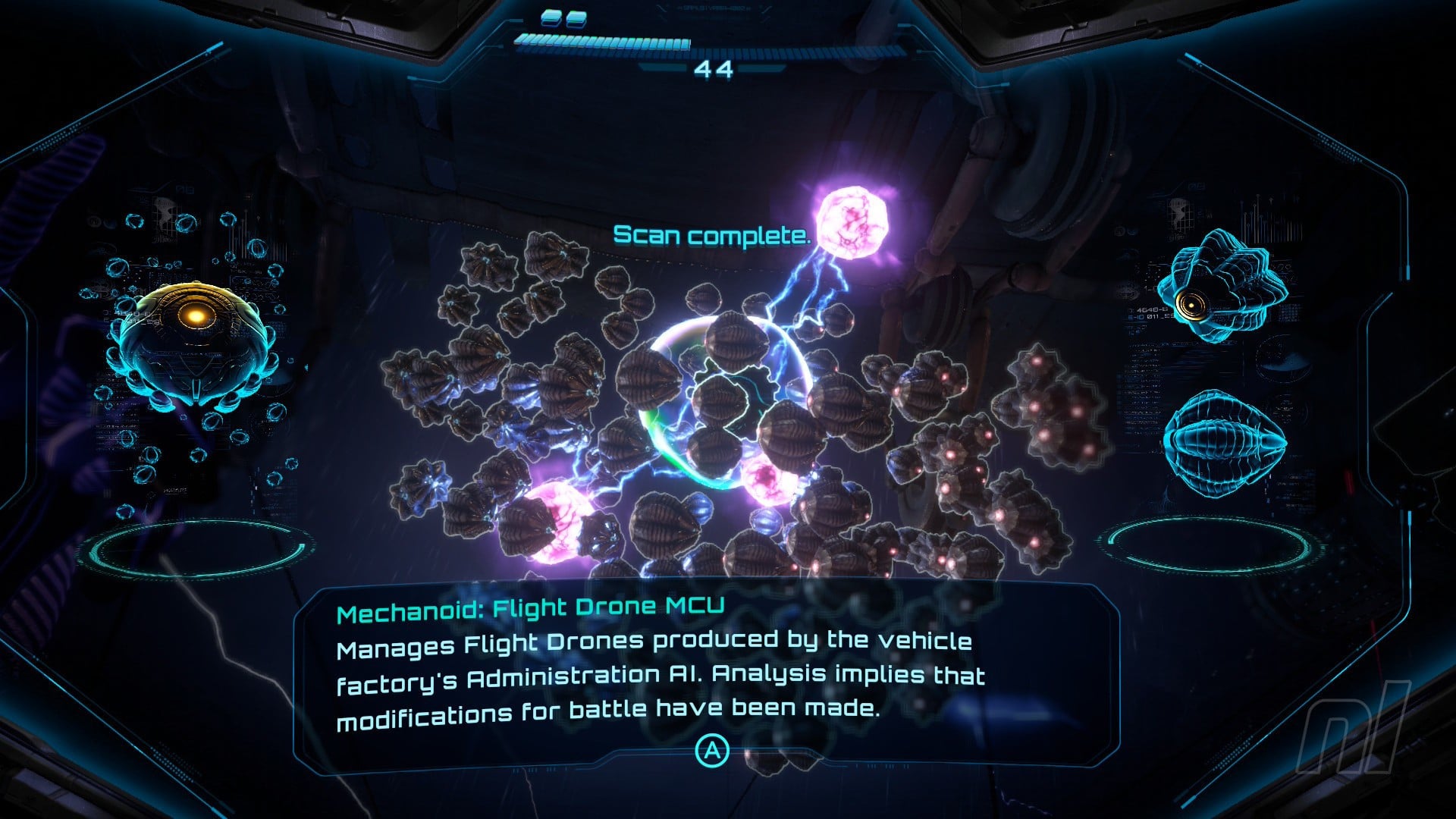This screenshot has width=1456, height=819.
Task: Select the closed-shell drone wireframe hologram
Action: [1224, 442]
